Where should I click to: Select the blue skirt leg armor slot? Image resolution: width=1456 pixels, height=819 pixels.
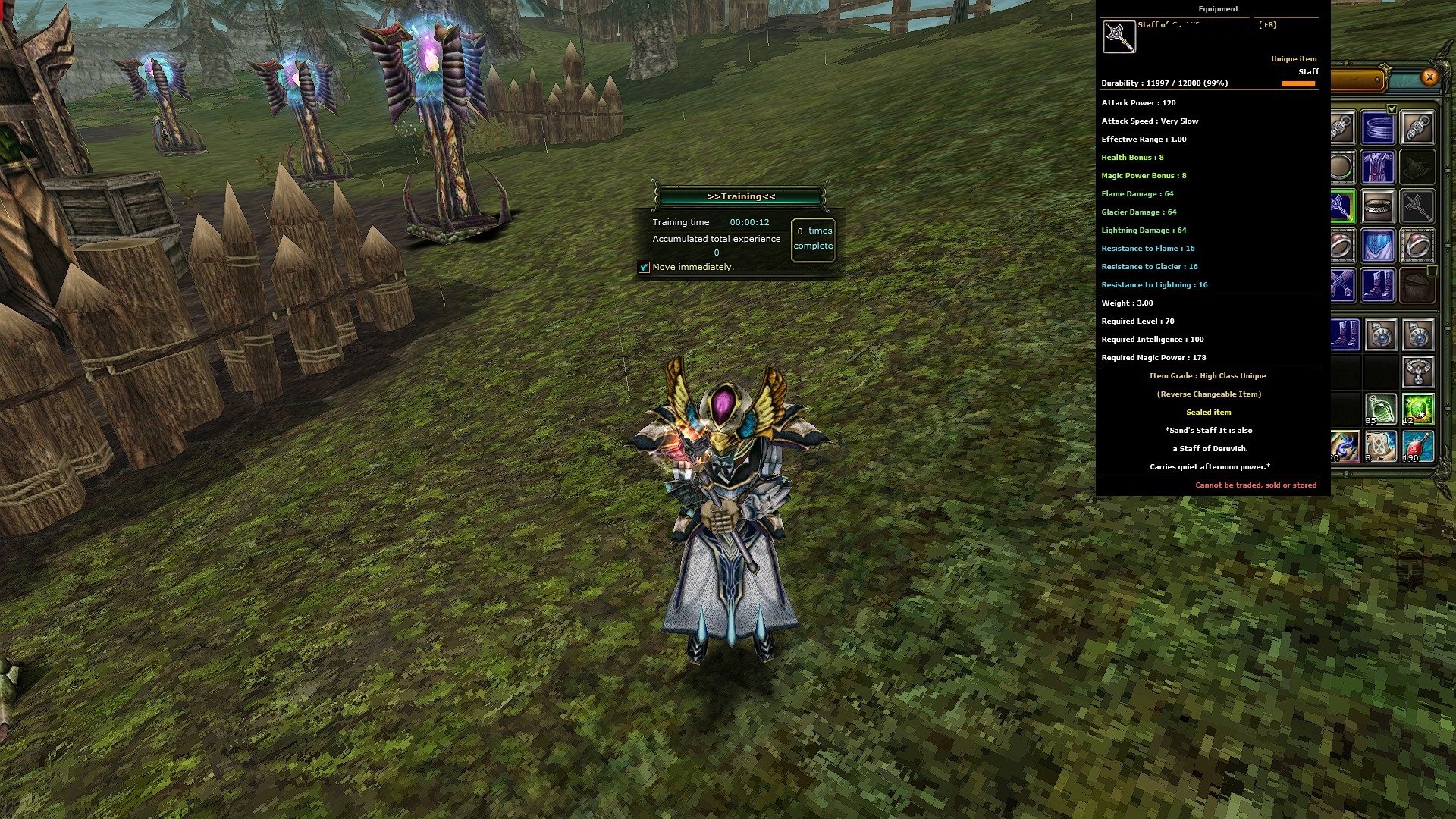[1378, 246]
